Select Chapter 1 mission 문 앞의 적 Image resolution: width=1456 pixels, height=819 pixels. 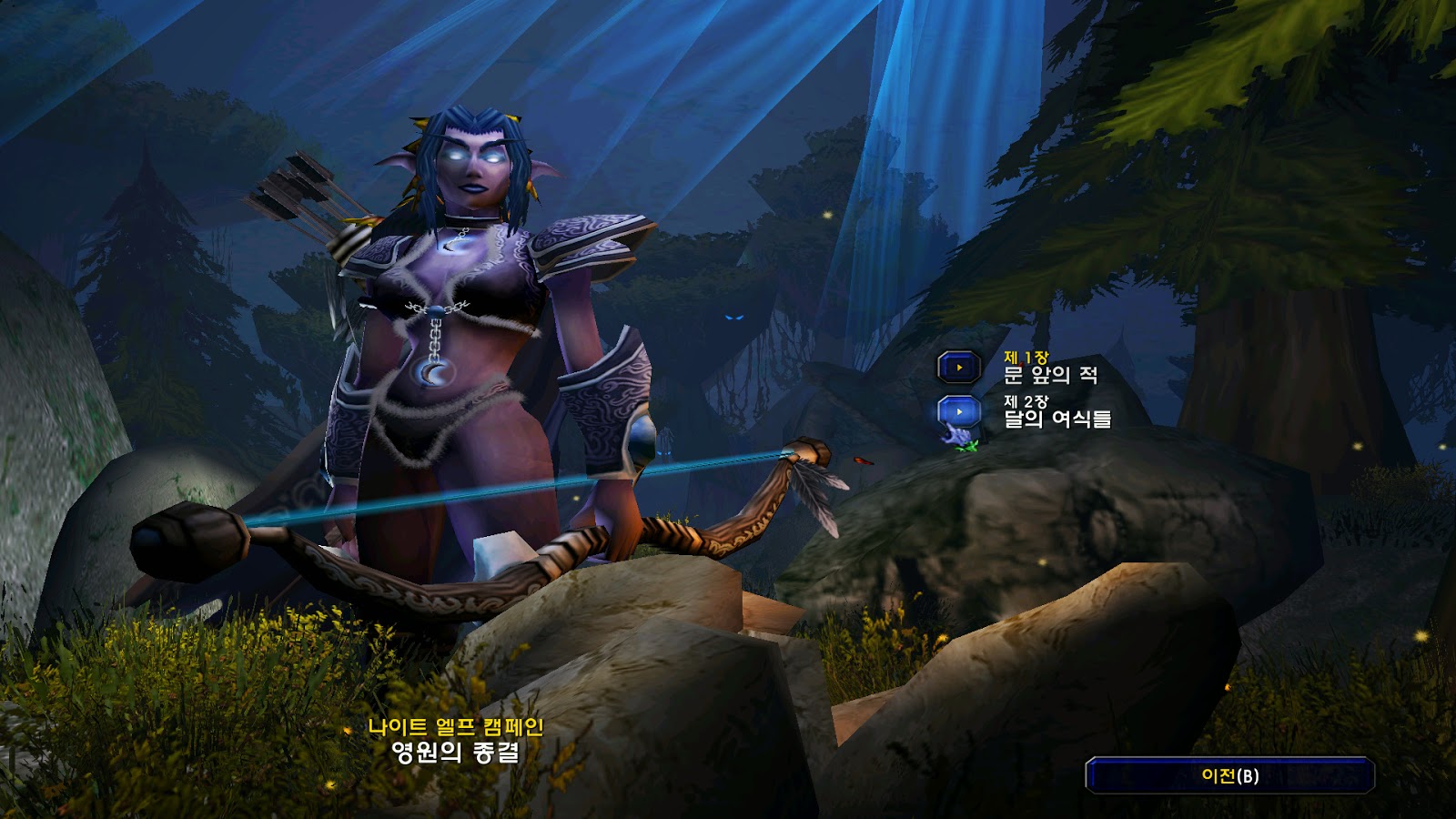tap(959, 368)
